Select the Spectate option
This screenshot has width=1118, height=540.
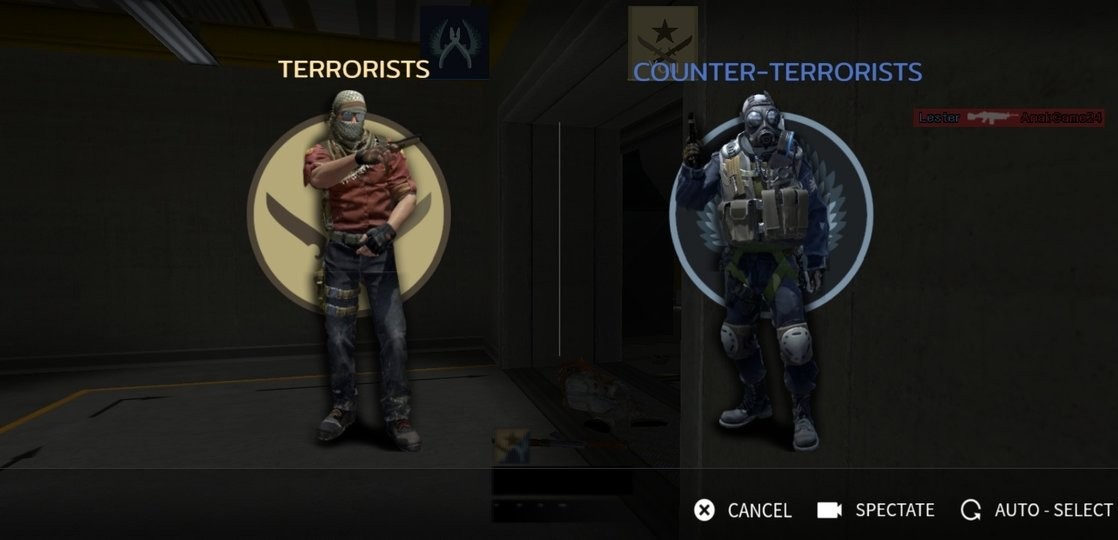tap(876, 510)
